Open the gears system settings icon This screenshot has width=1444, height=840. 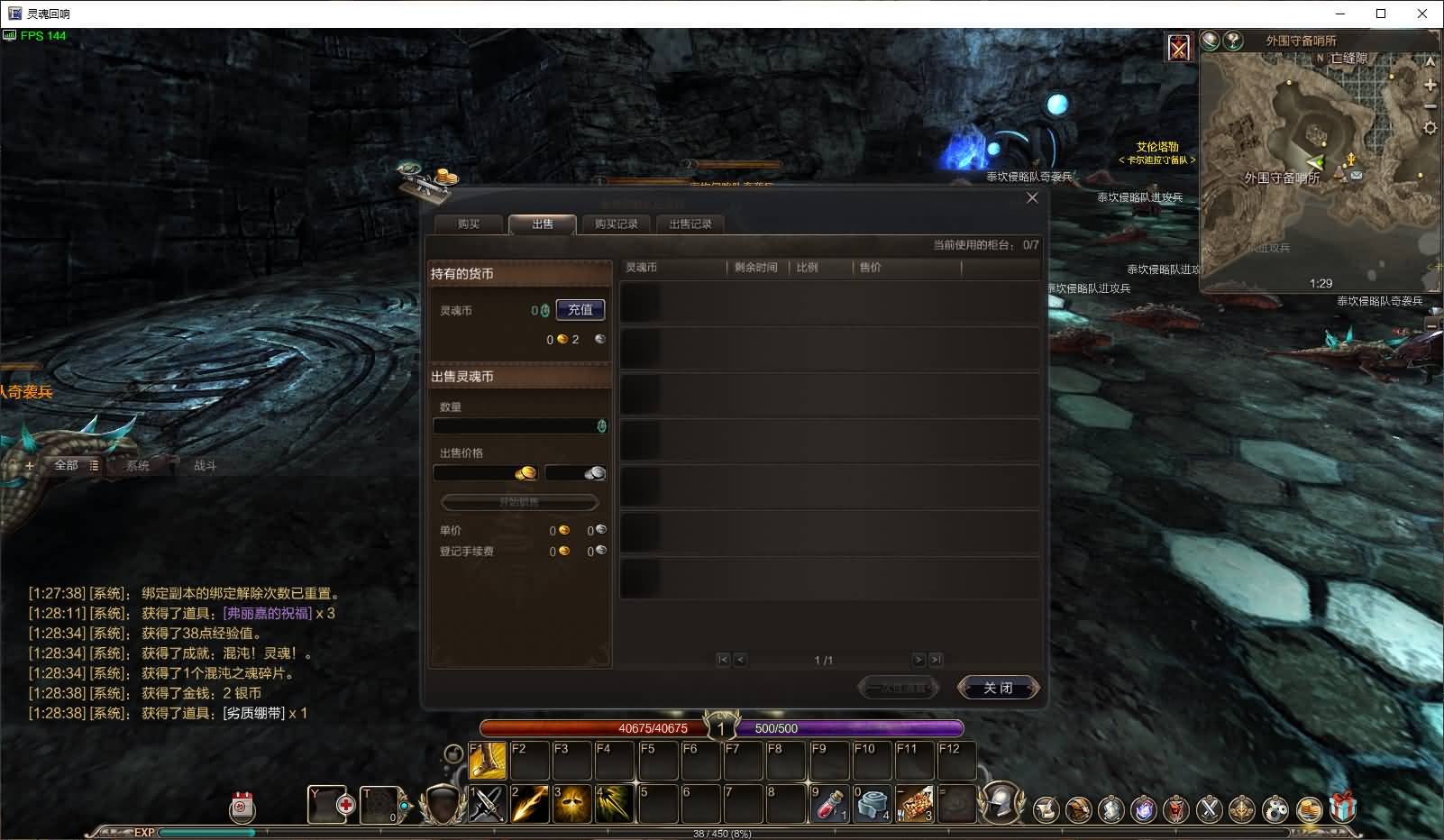pyautogui.click(x=1275, y=808)
